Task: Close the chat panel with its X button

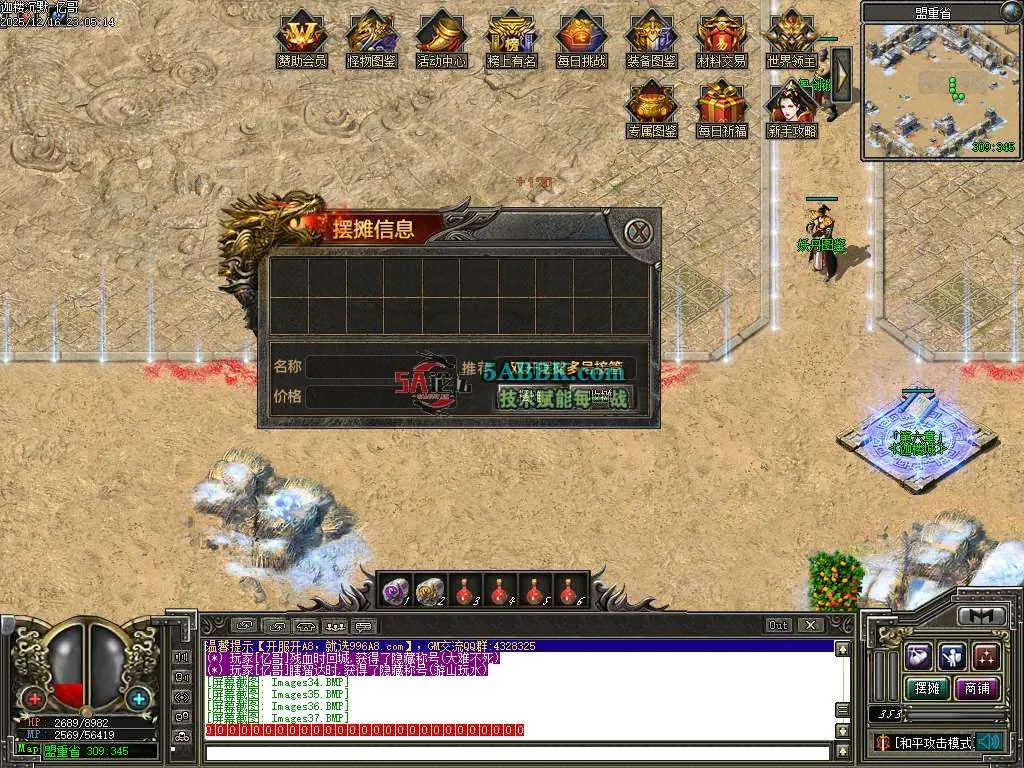Action: tap(810, 625)
